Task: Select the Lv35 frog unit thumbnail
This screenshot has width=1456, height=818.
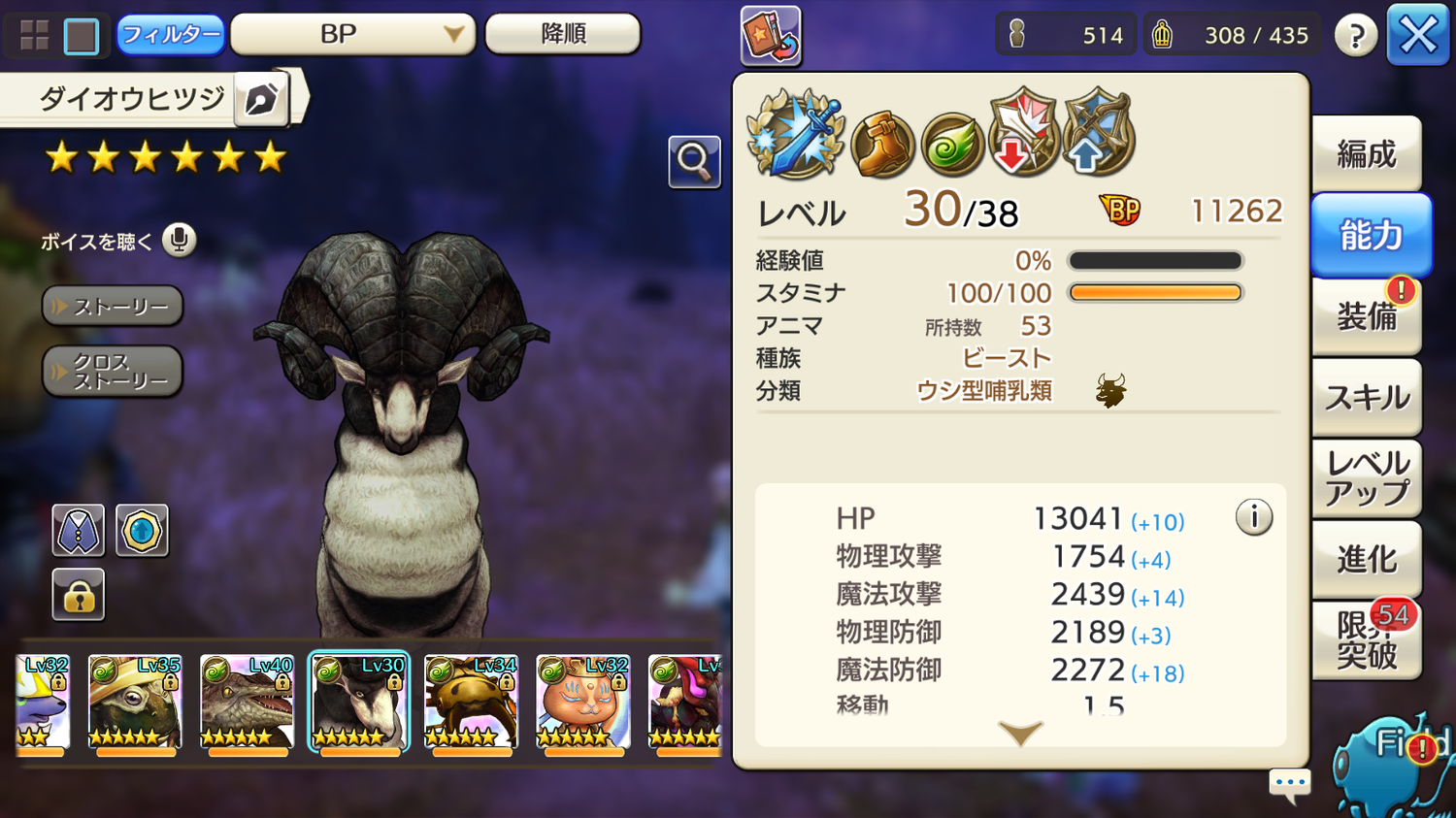Action: pyautogui.click(x=134, y=703)
